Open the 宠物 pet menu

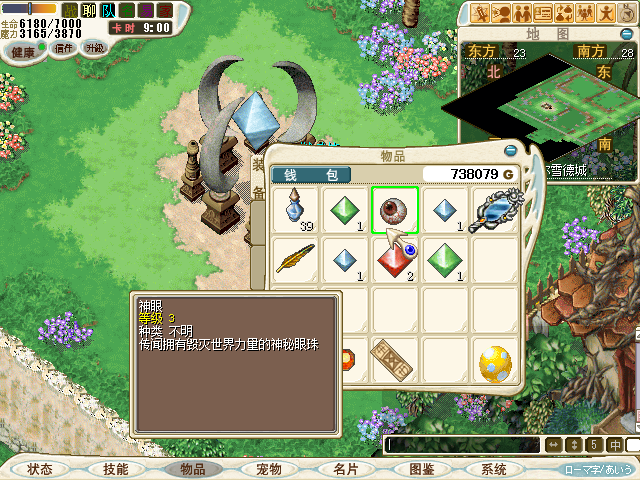(x=269, y=468)
